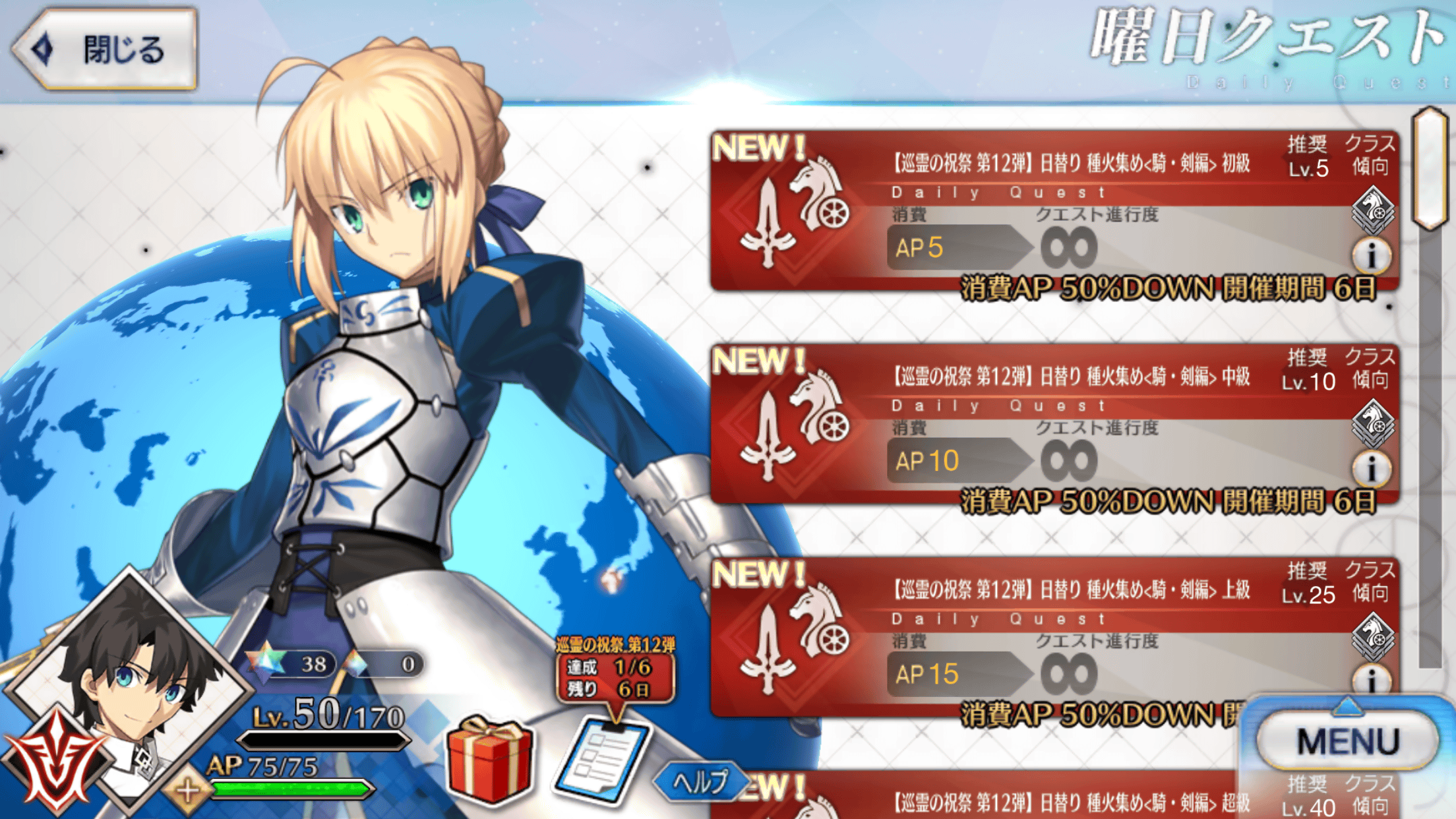
Task: Open the MENU button
Action: 1347,741
